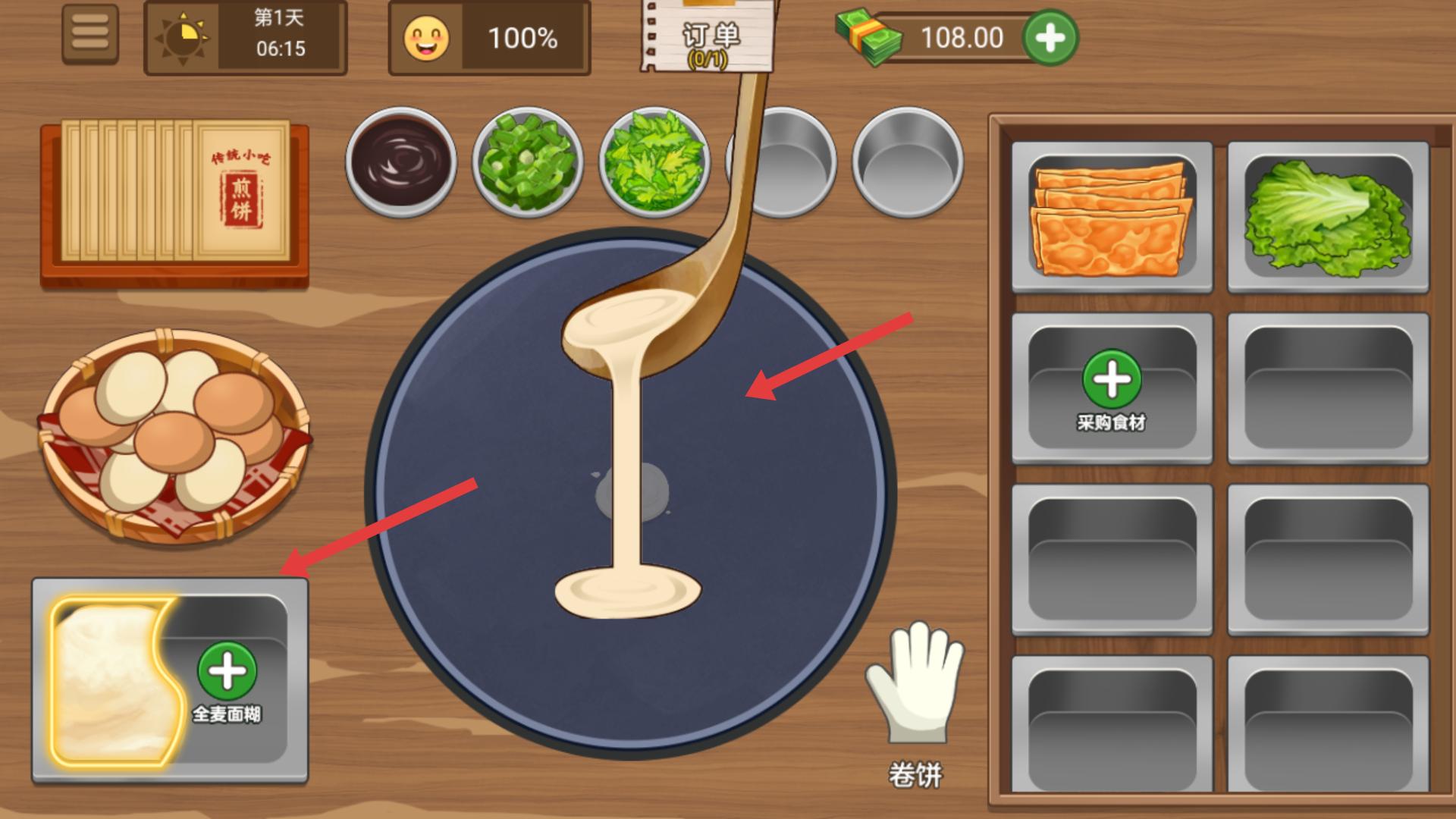Viewport: 1456px width, 819px height.
Task: Purchase ingredients via 采购食材 plus button
Action: pyautogui.click(x=1112, y=379)
